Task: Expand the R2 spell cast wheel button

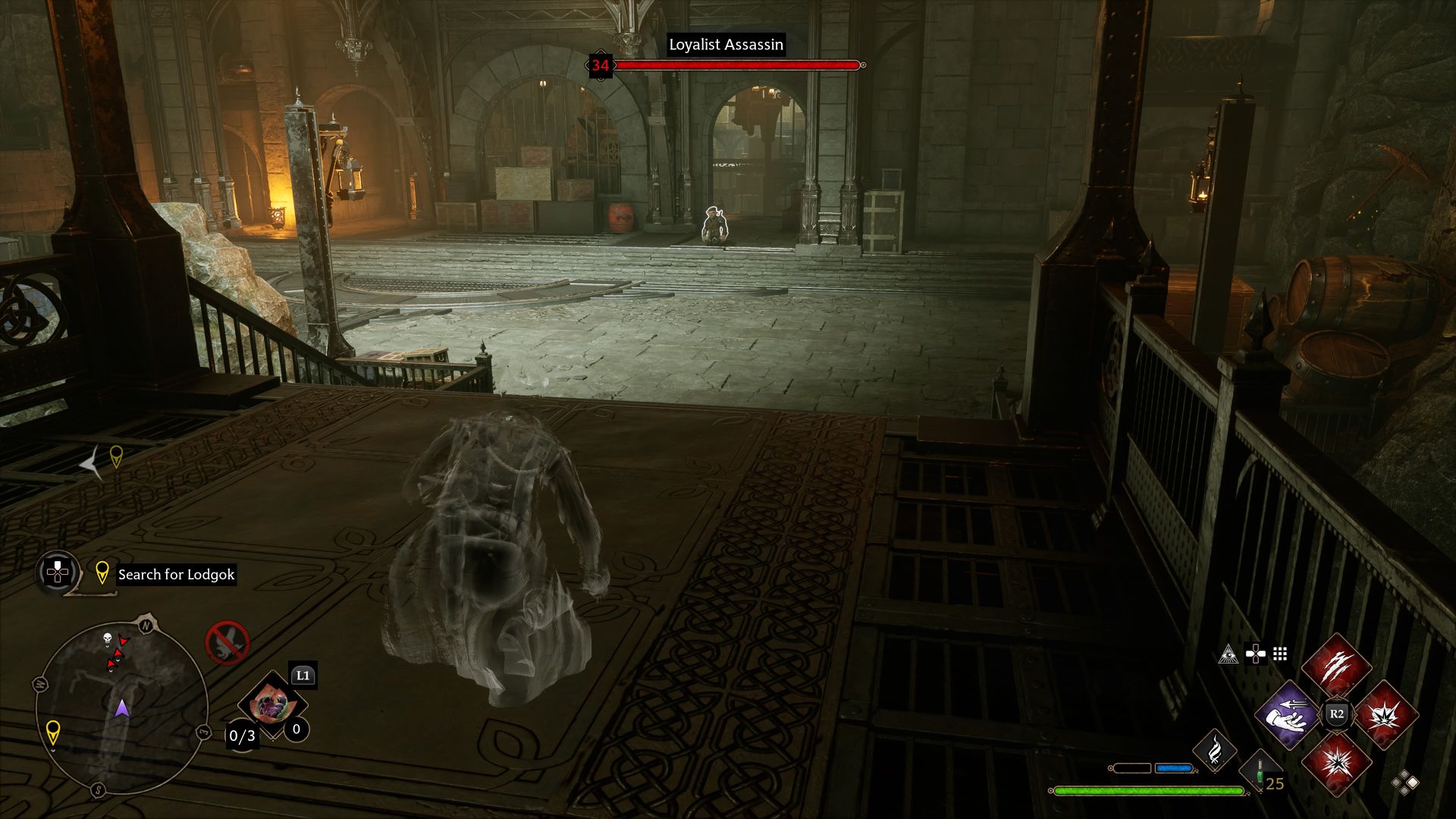Action: click(x=1338, y=714)
